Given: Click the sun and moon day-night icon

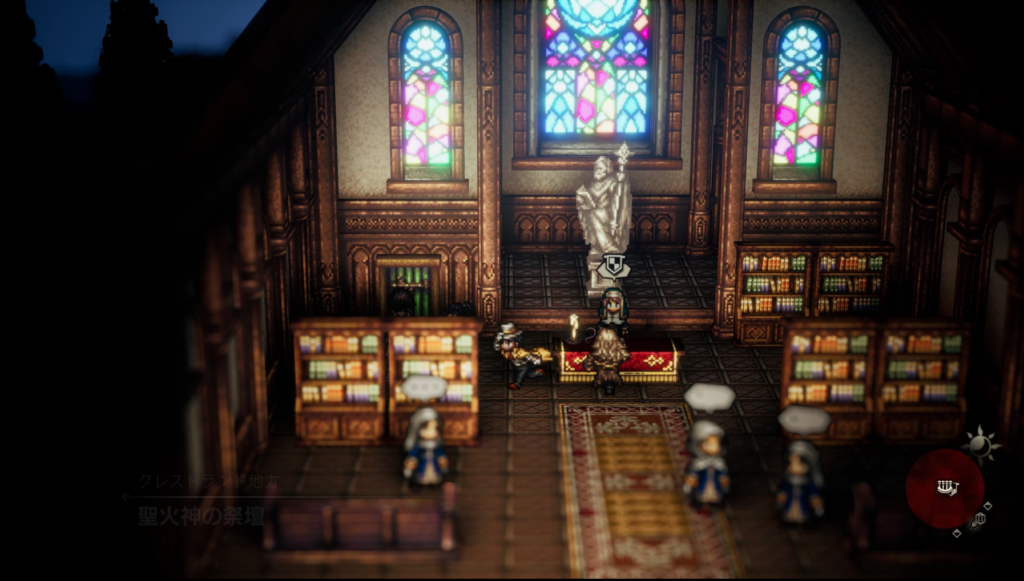Looking at the screenshot, I should tap(981, 444).
